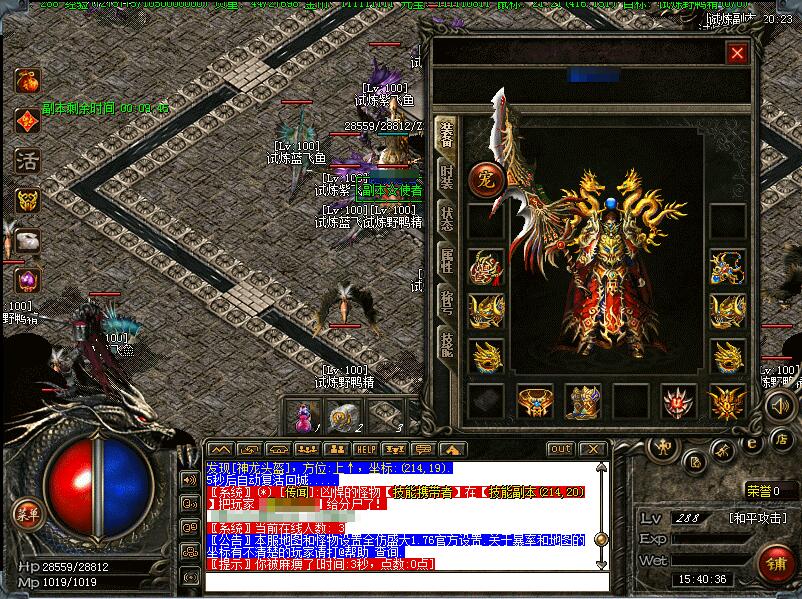Click the purple gem icon

coord(27,280)
